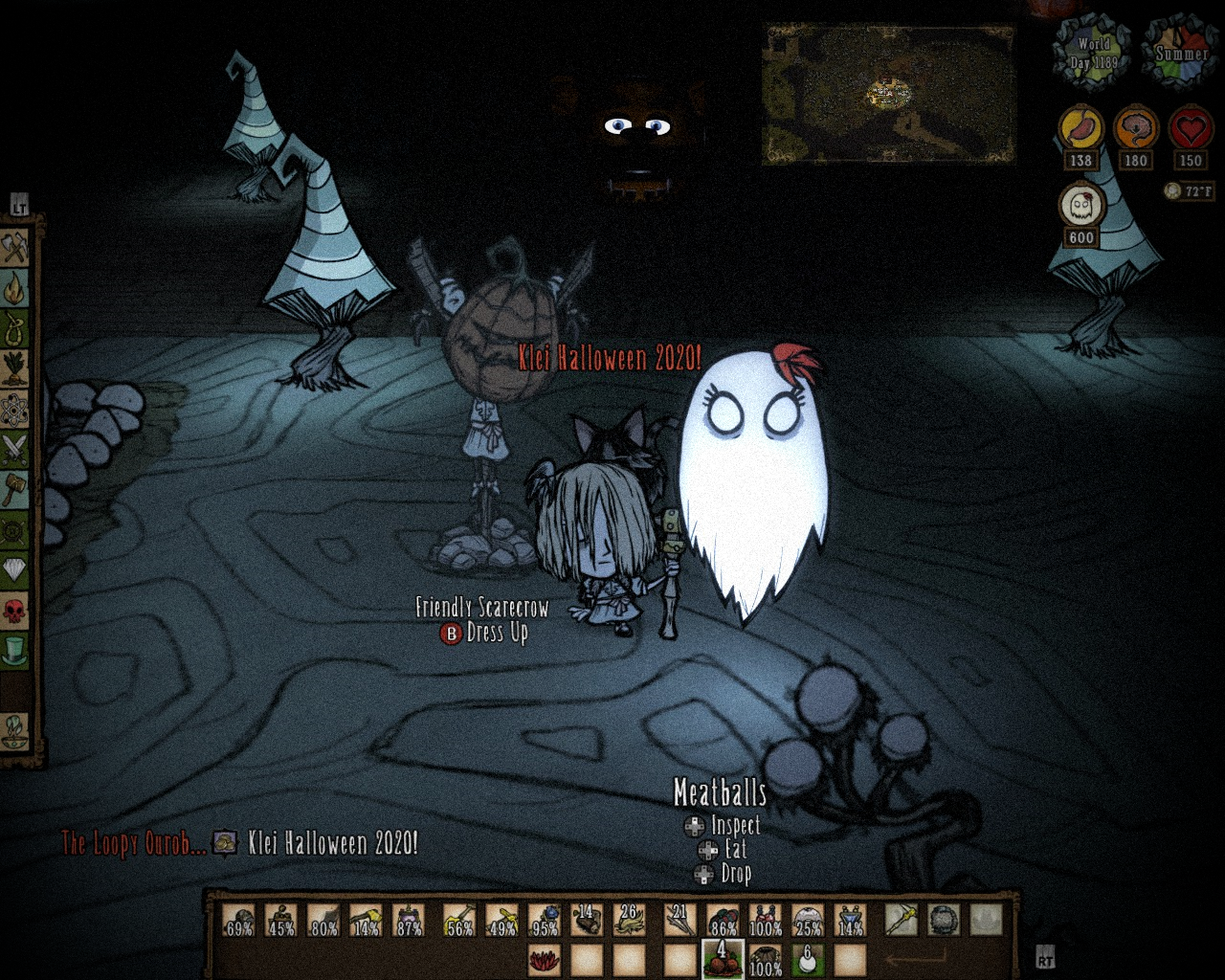The image size is (1225, 980).
Task: Switch to the Food farming crafting tab
Action: pyautogui.click(x=15, y=368)
